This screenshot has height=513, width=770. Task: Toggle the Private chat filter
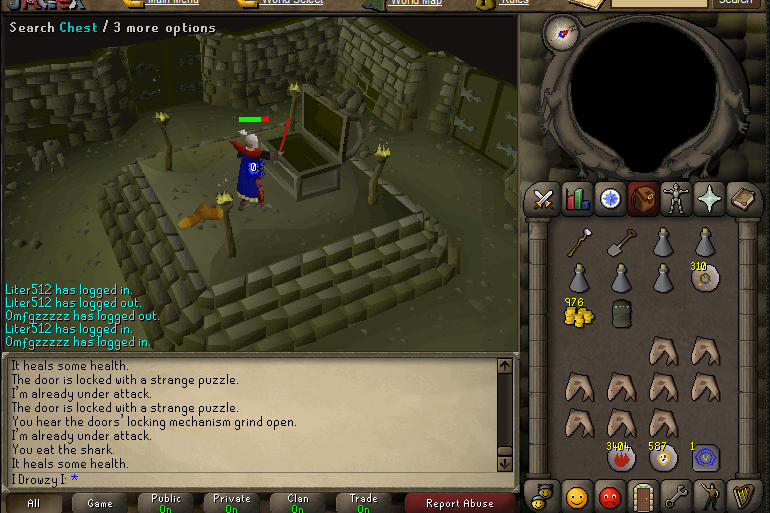pos(231,503)
